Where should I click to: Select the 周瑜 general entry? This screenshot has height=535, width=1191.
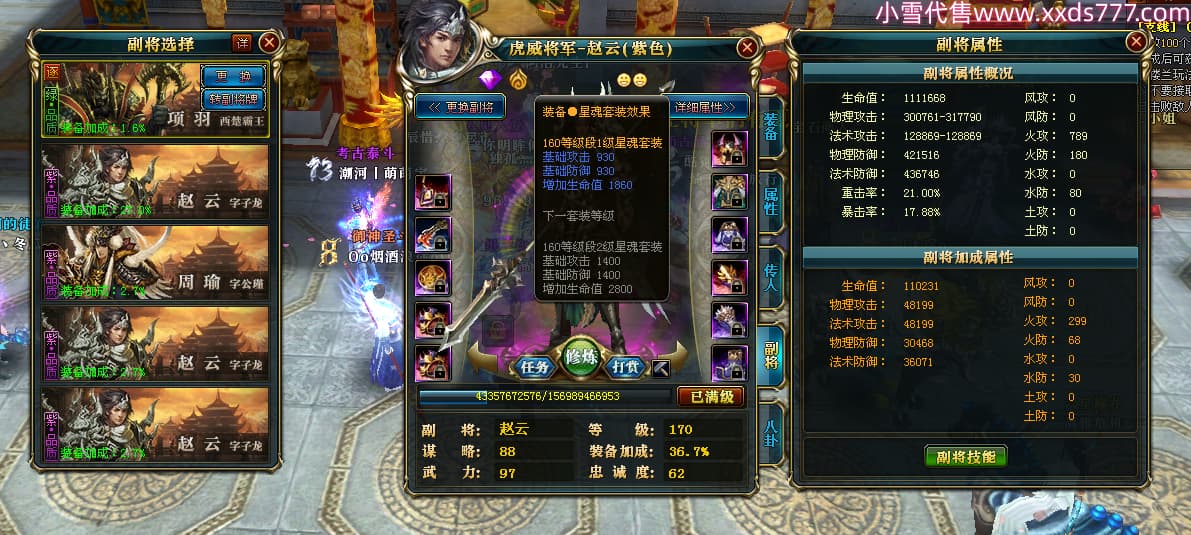click(155, 260)
